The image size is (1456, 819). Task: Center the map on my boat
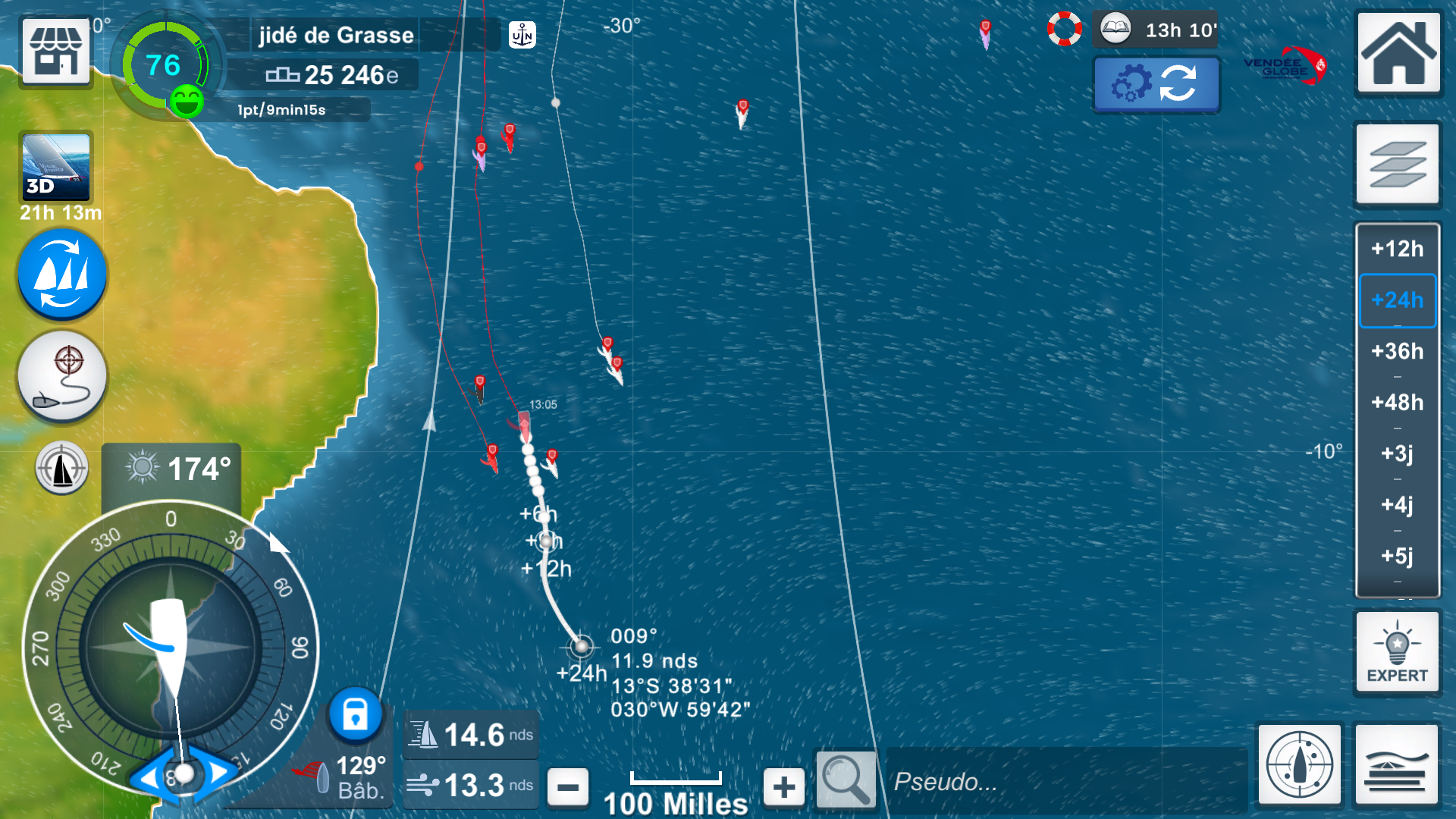point(1299,764)
